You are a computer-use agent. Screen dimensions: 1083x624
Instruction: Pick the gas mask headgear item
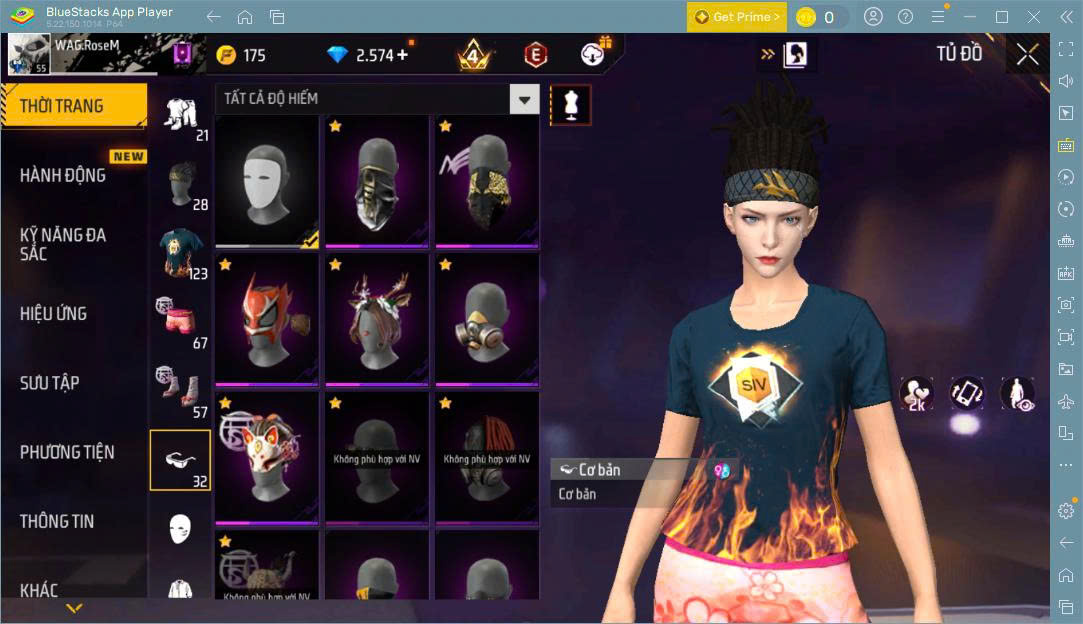click(487, 319)
